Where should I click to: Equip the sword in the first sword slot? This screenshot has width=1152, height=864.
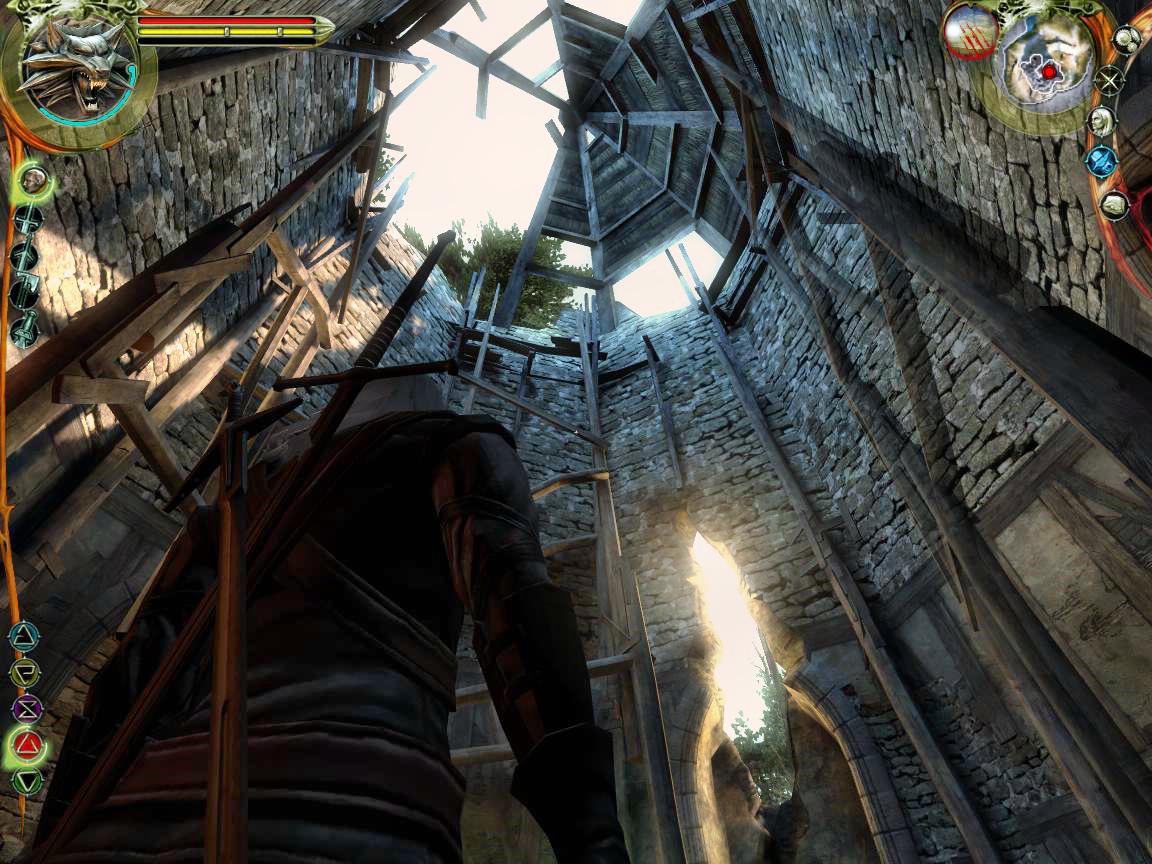(x=27, y=220)
